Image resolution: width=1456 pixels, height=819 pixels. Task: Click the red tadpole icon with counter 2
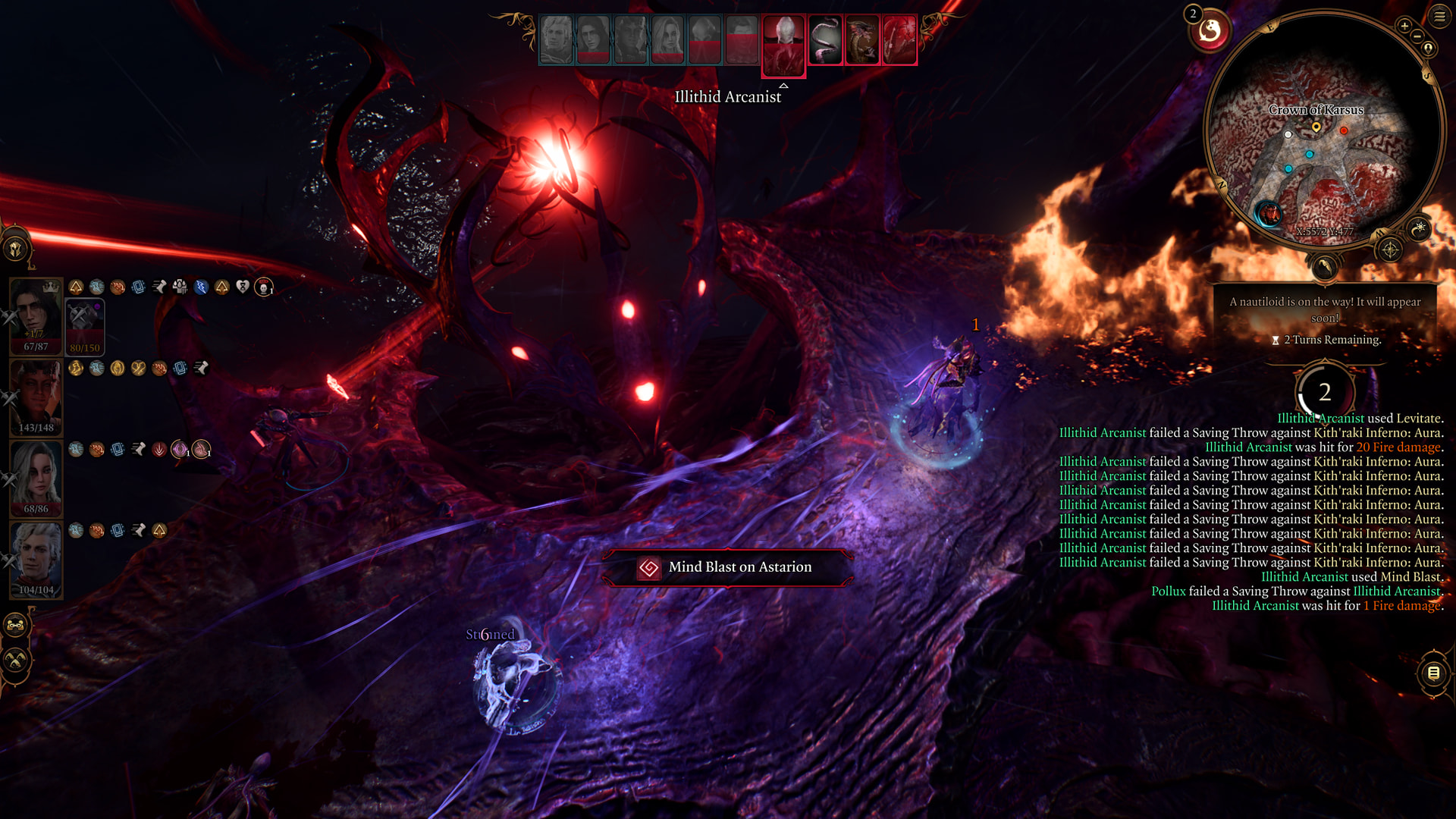tap(1210, 31)
